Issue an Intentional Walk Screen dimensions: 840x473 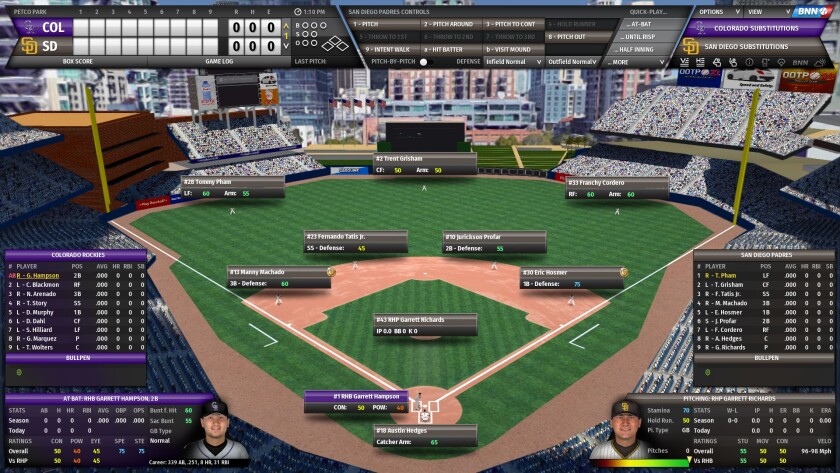tap(390, 49)
